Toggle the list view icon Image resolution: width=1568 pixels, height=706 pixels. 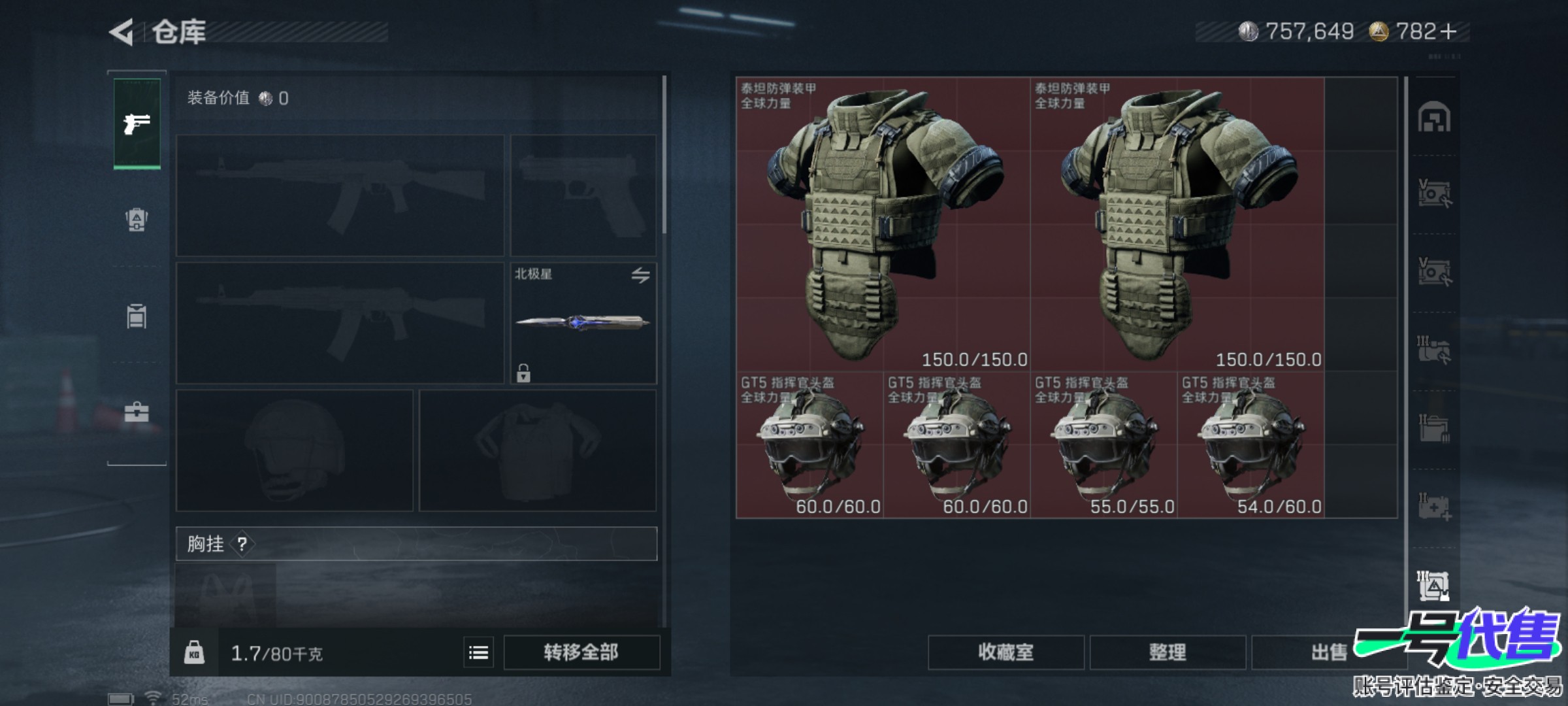(x=478, y=652)
